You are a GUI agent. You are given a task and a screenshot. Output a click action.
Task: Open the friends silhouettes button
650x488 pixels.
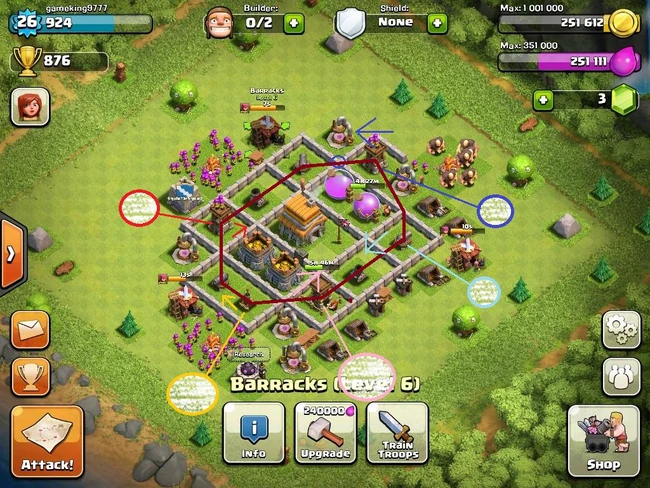coord(620,377)
